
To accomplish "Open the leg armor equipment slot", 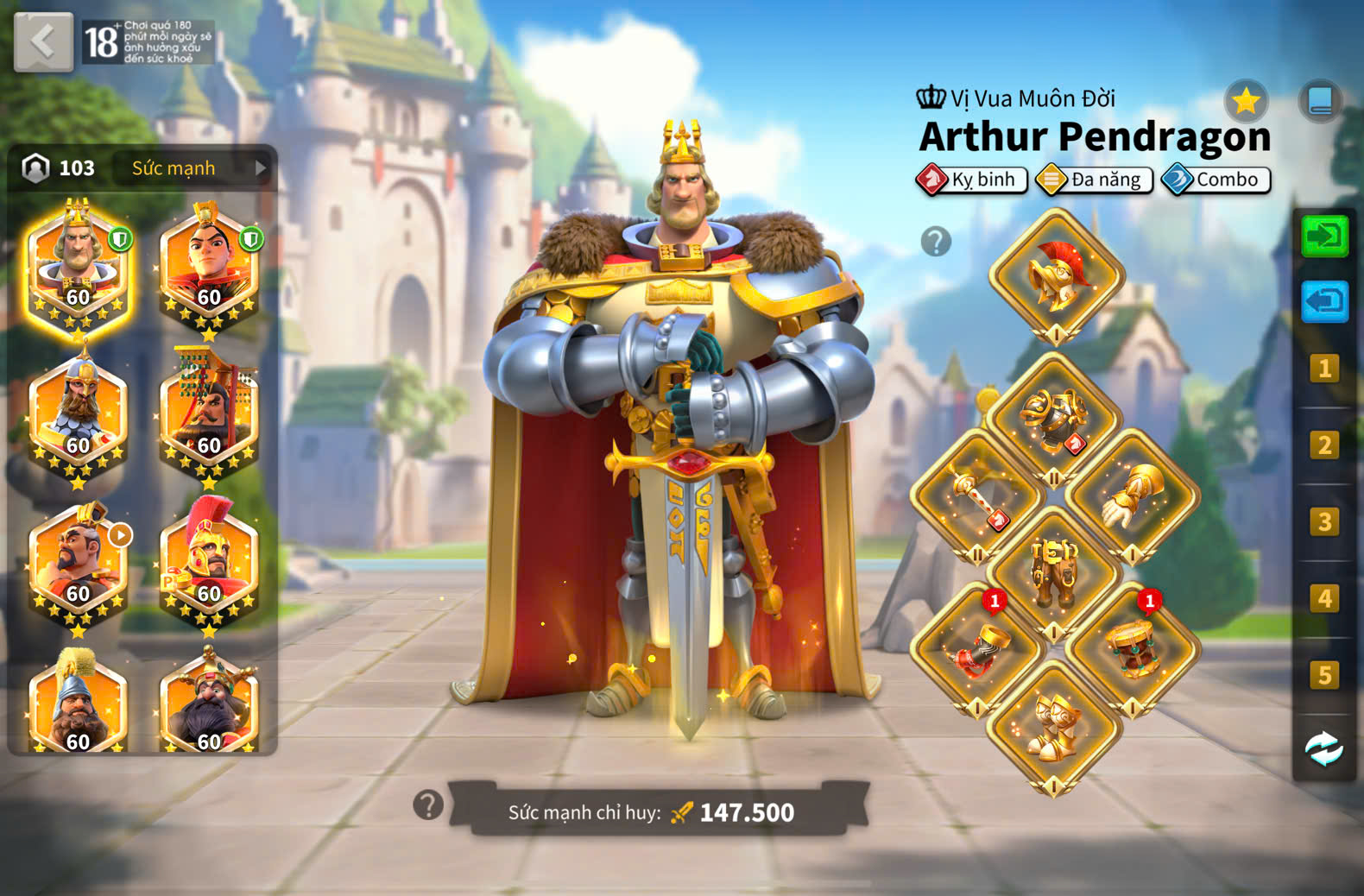I will pos(1055,572).
